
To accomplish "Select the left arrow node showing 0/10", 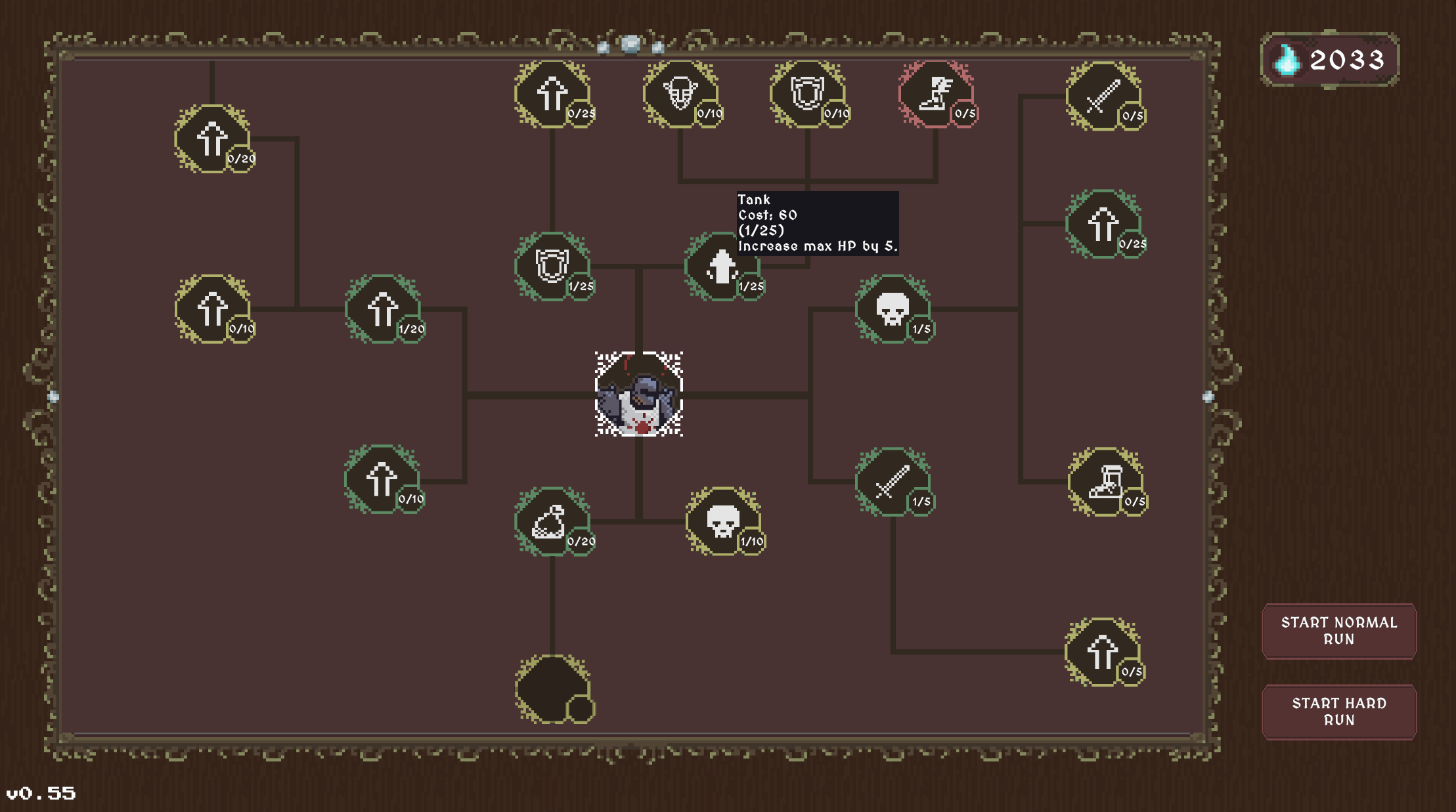I will (211, 307).
